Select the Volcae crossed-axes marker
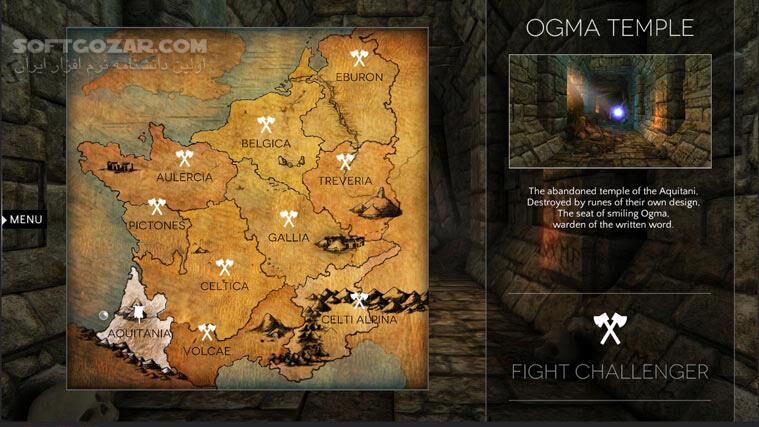This screenshot has height=427, width=759. [x=207, y=331]
